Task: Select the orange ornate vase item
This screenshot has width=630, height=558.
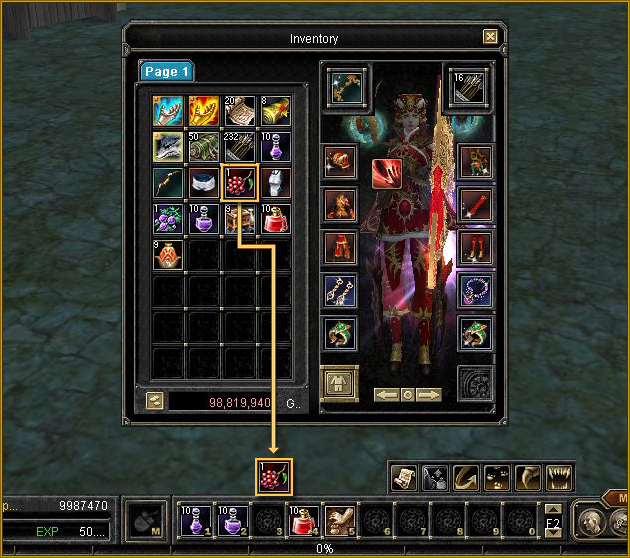Action: pos(166,254)
